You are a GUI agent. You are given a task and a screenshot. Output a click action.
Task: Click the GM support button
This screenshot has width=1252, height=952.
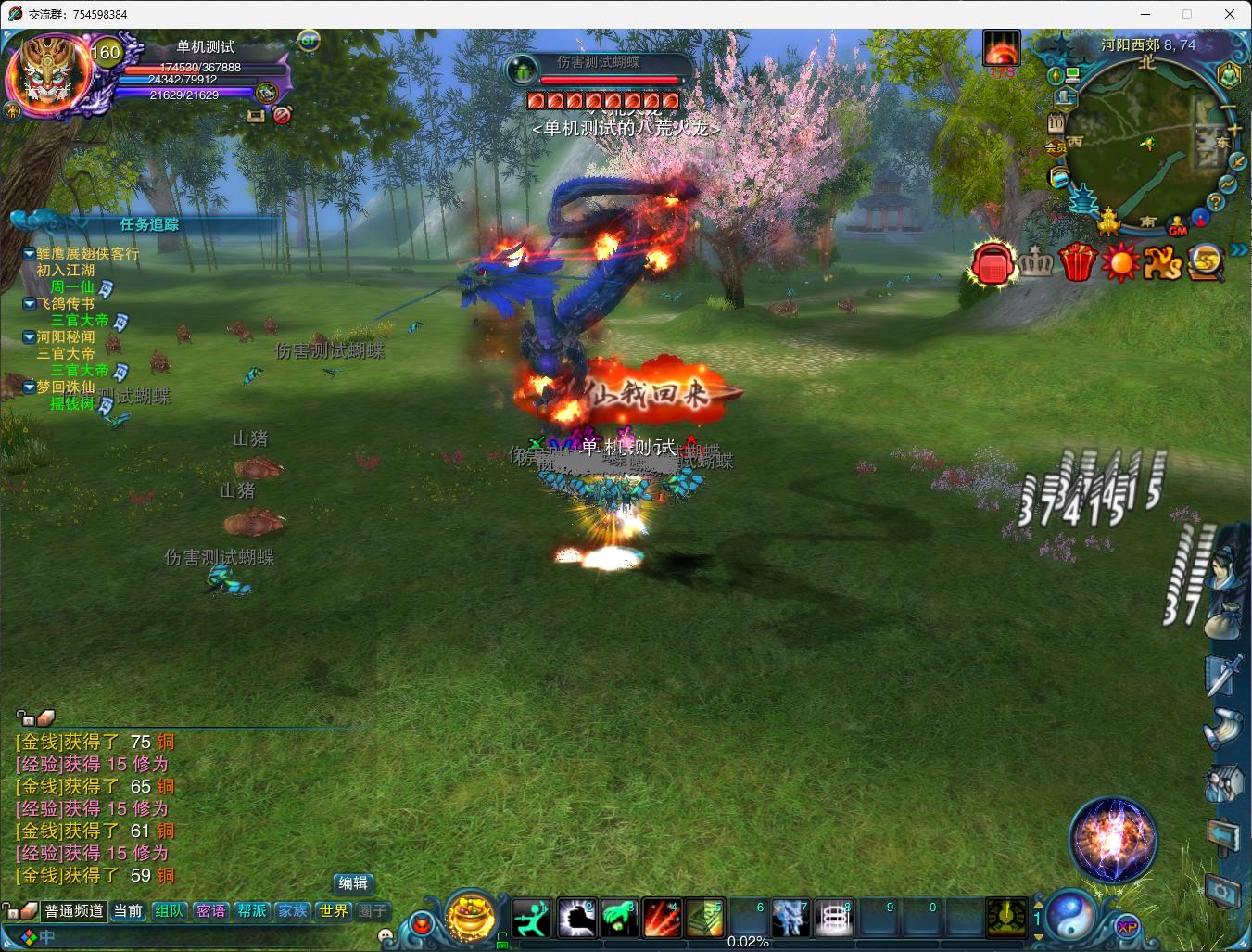coord(1178,227)
